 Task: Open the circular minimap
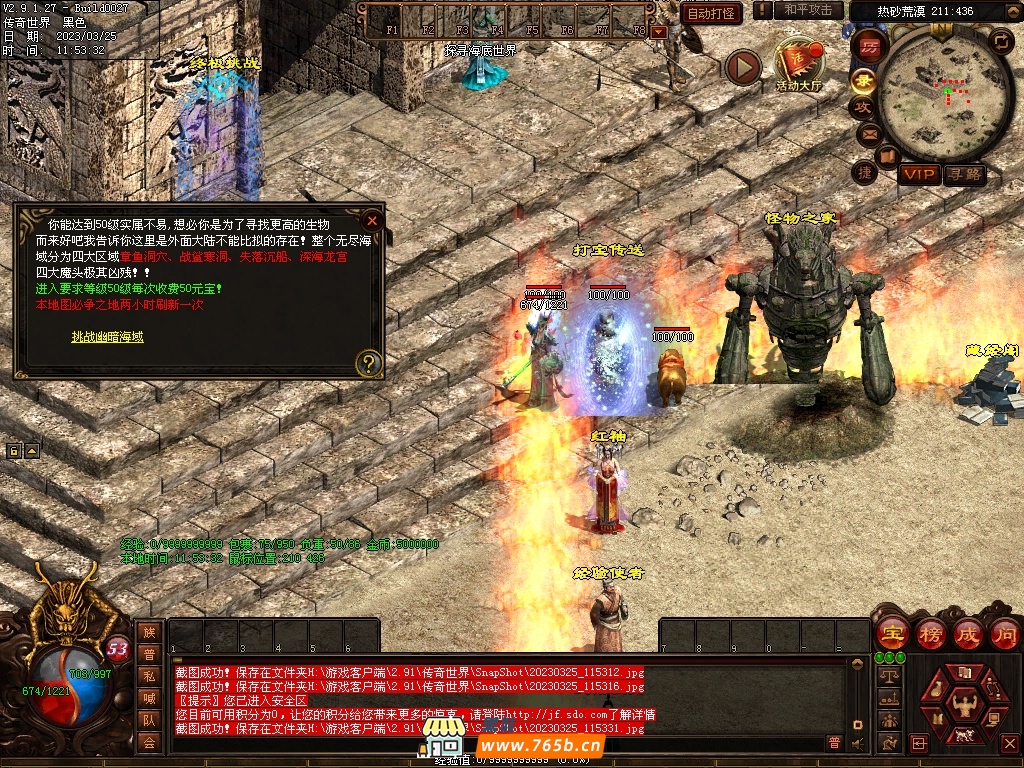(x=946, y=95)
